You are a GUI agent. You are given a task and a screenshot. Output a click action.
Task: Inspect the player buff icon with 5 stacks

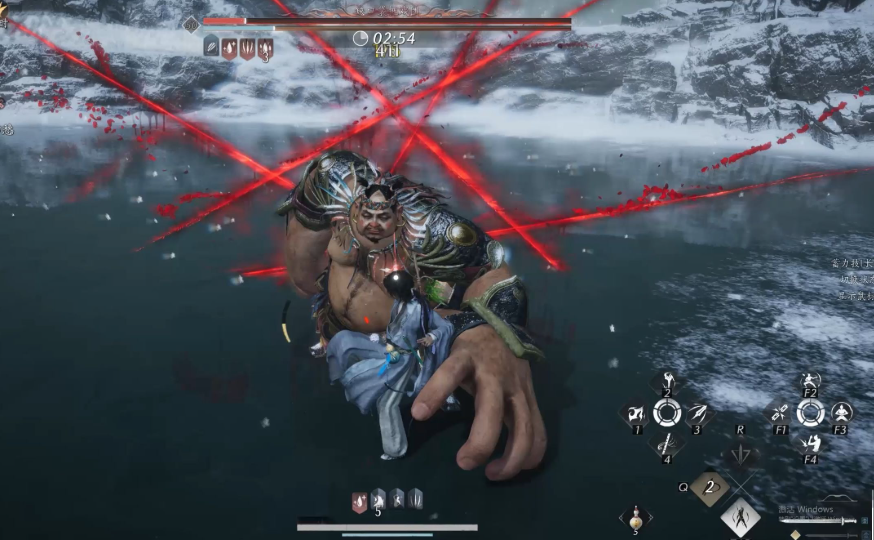378,499
